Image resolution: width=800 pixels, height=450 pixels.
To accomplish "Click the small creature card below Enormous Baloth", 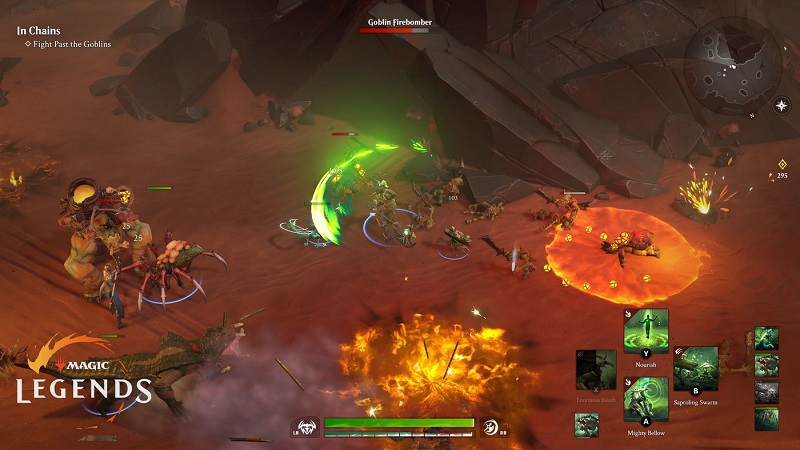I will (587, 424).
